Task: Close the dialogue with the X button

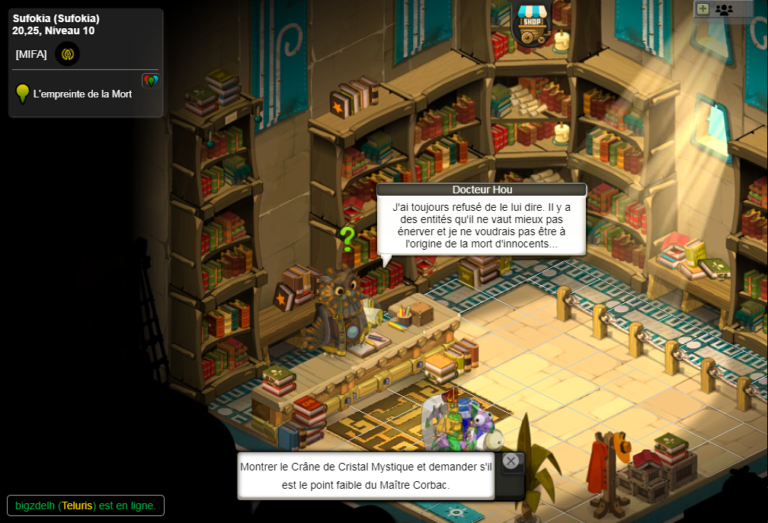Action: (x=511, y=461)
